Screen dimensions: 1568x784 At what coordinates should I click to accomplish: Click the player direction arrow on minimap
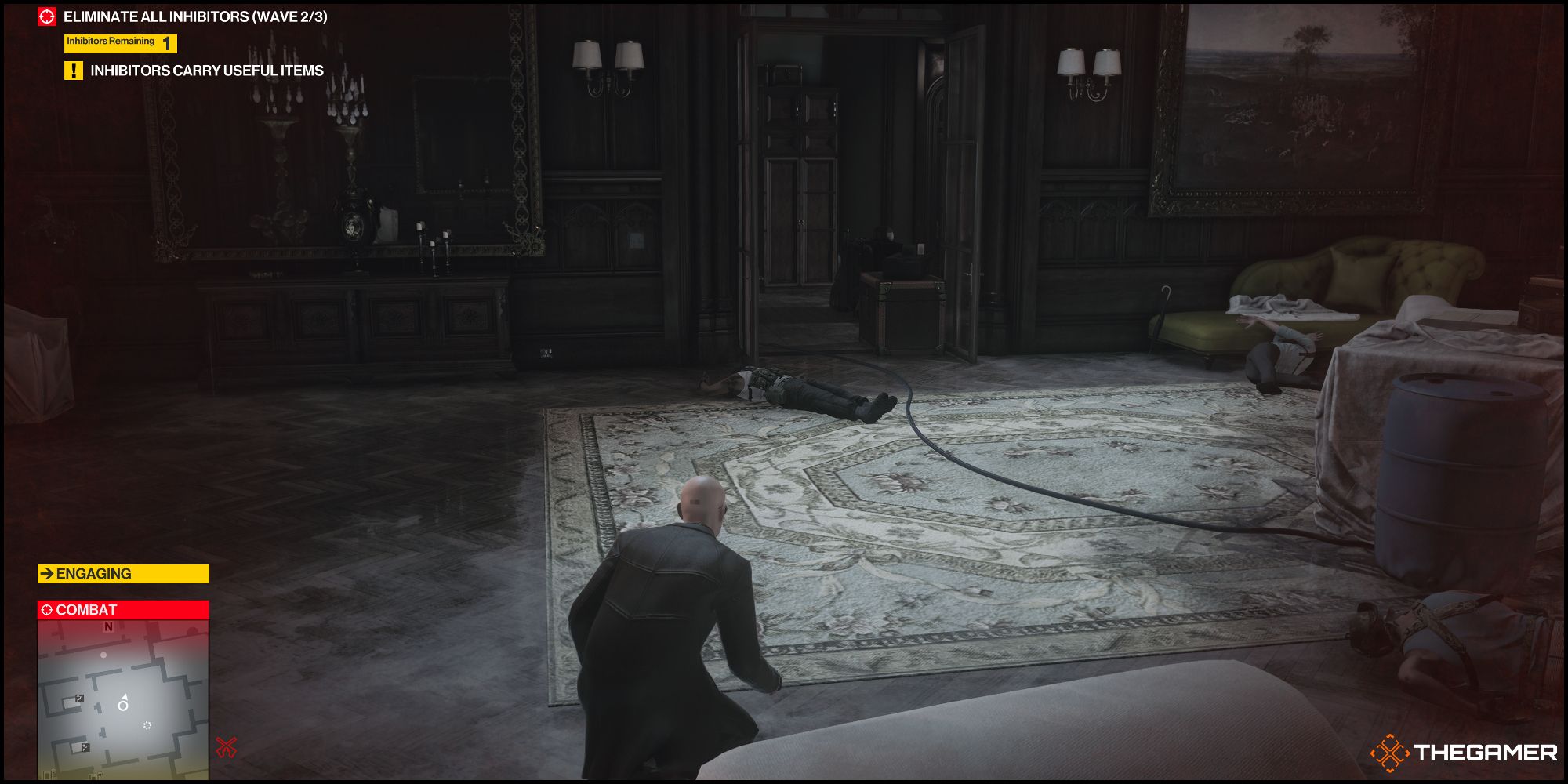pyautogui.click(x=124, y=697)
